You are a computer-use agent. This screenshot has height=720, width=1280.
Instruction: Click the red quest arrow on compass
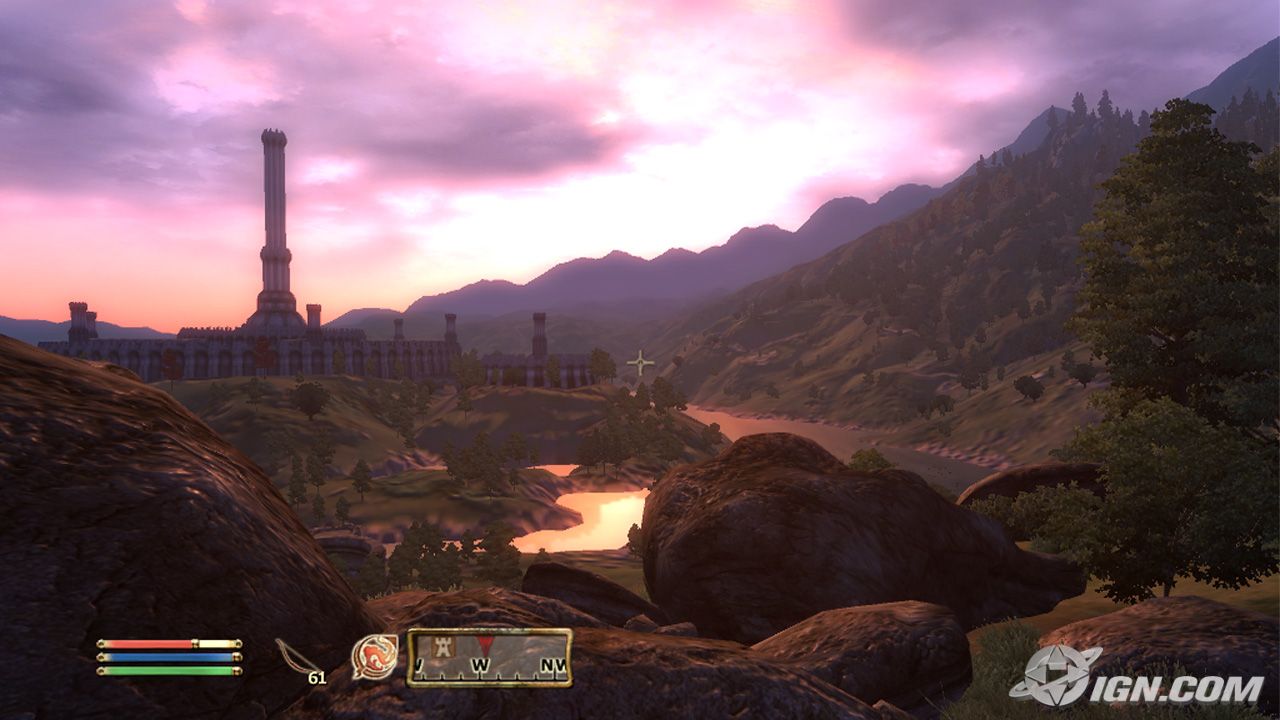[x=484, y=645]
